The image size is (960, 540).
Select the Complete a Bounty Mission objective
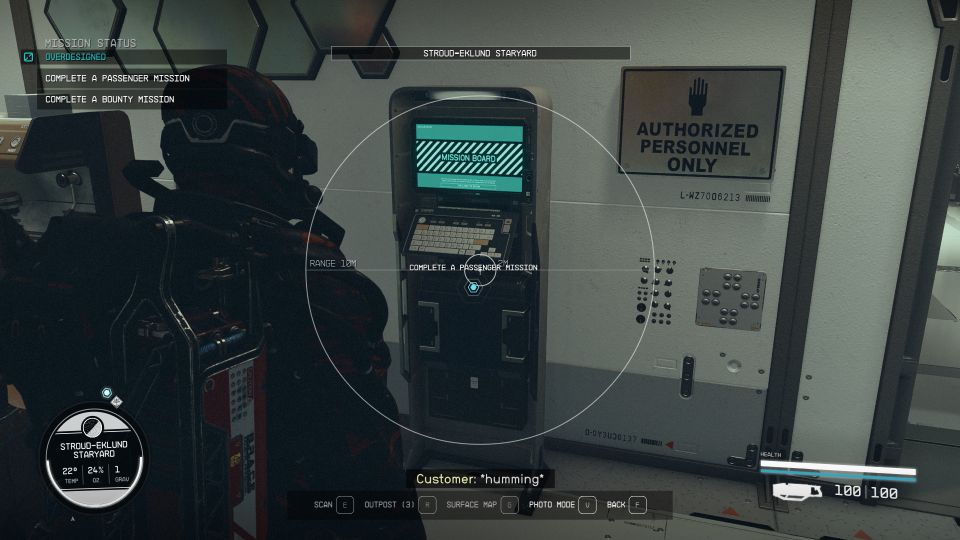click(x=110, y=99)
